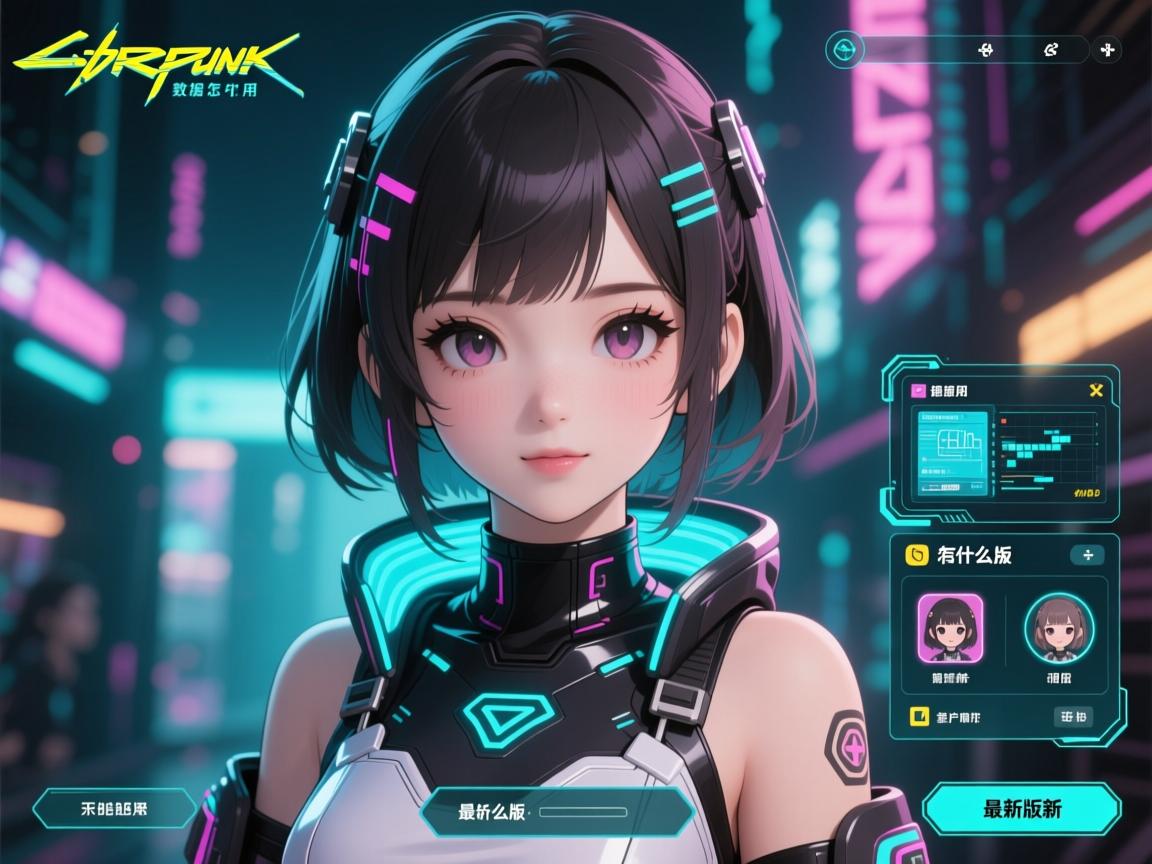This screenshot has width=1152, height=864.
Task: Select the dark outlined bottom-left hexagon button
Action: point(113,808)
